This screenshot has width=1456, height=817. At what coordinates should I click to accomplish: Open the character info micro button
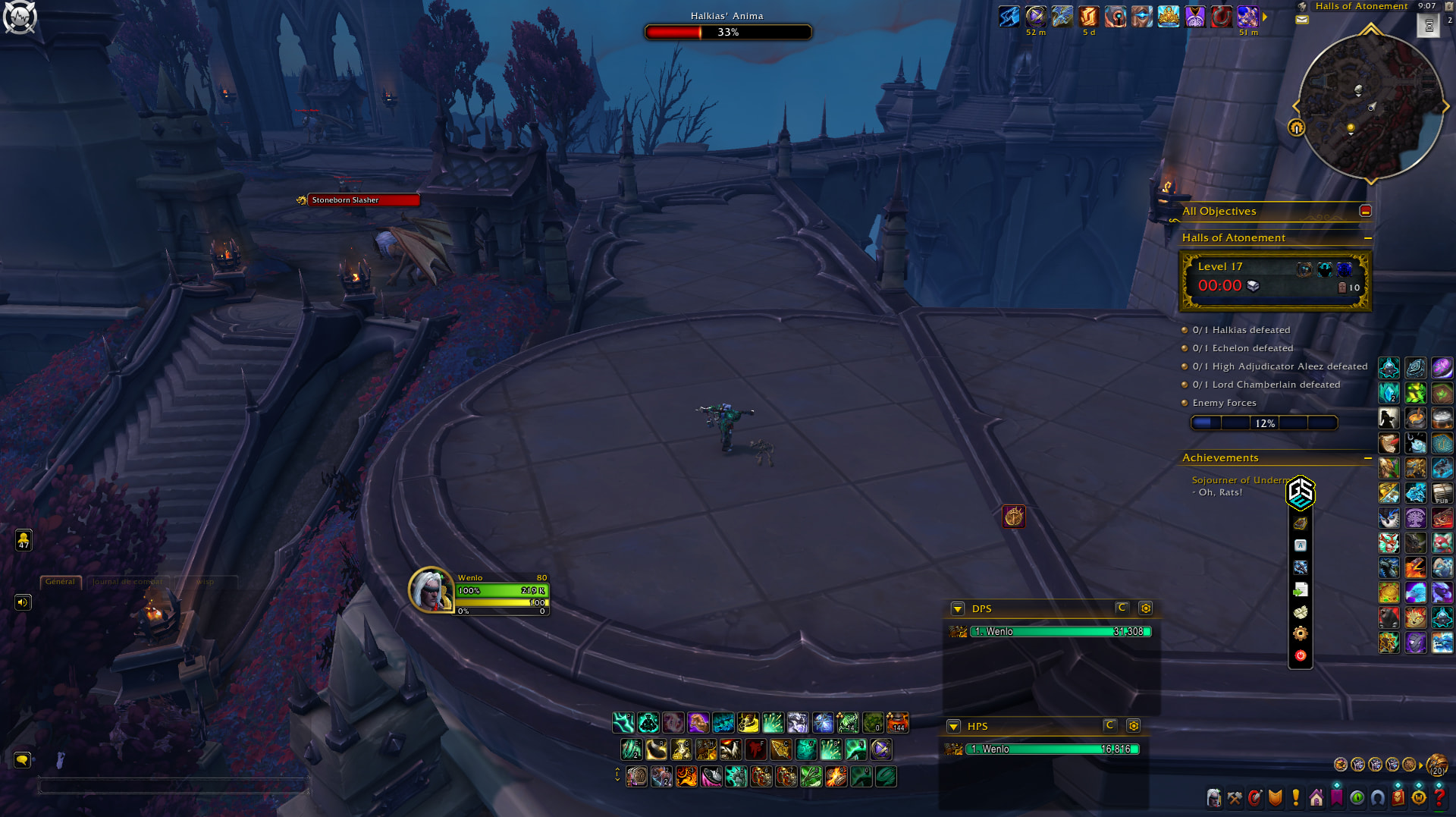[1214, 798]
